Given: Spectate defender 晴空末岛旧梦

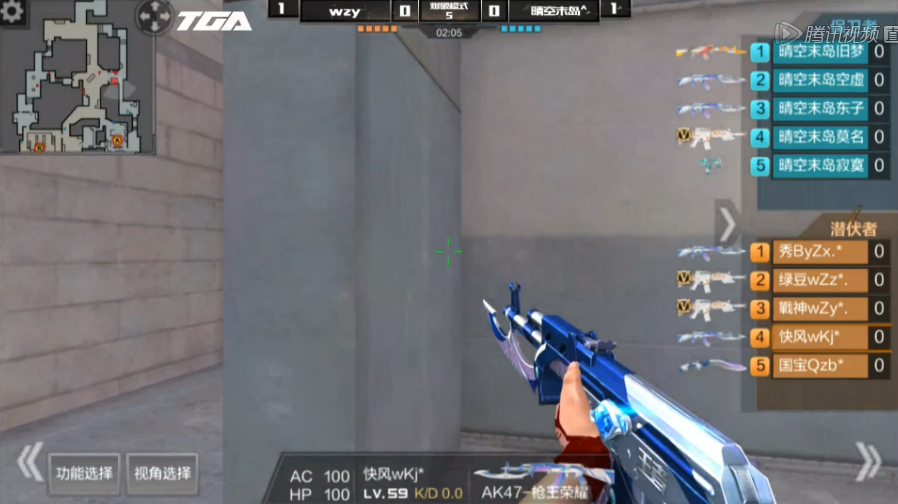Looking at the screenshot, I should click(x=820, y=52).
